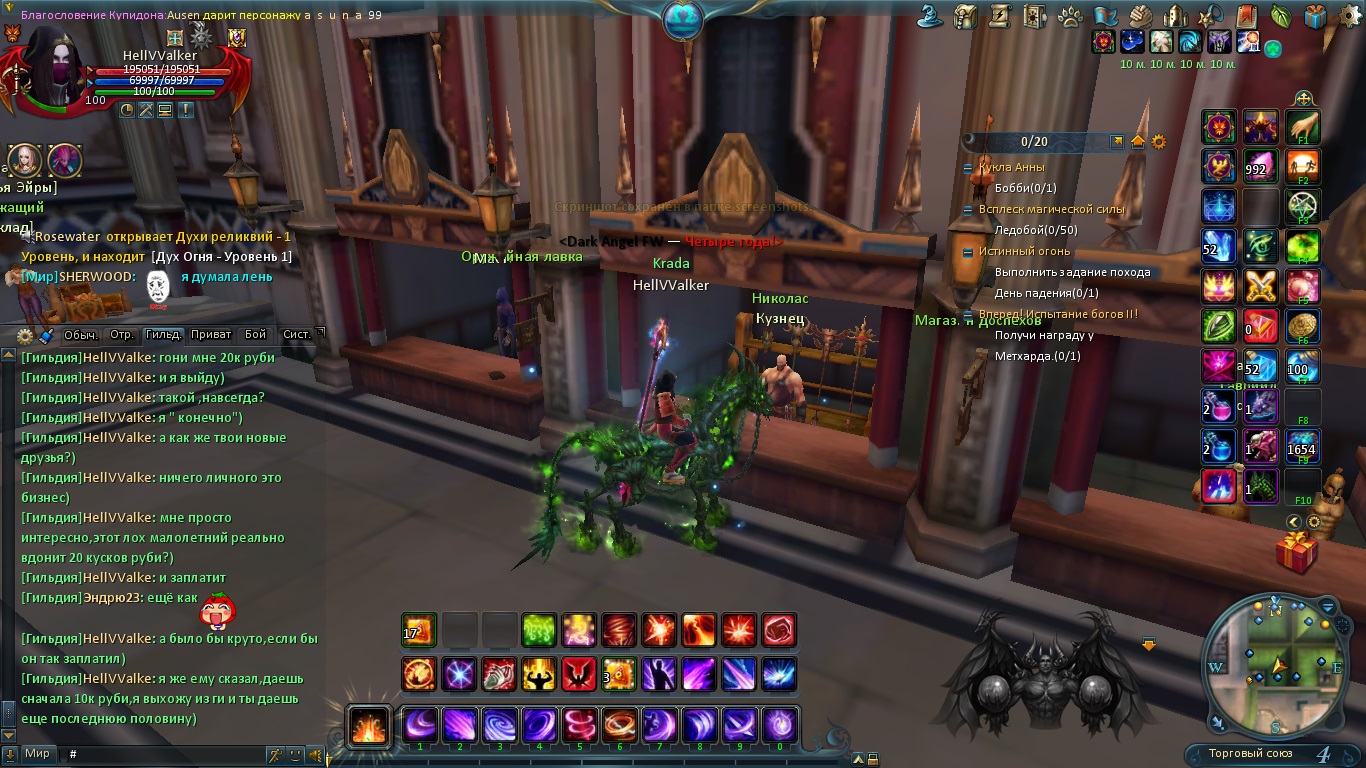1366x768 pixels.
Task: Click the handshake icon in top menu
Action: pos(1140,16)
